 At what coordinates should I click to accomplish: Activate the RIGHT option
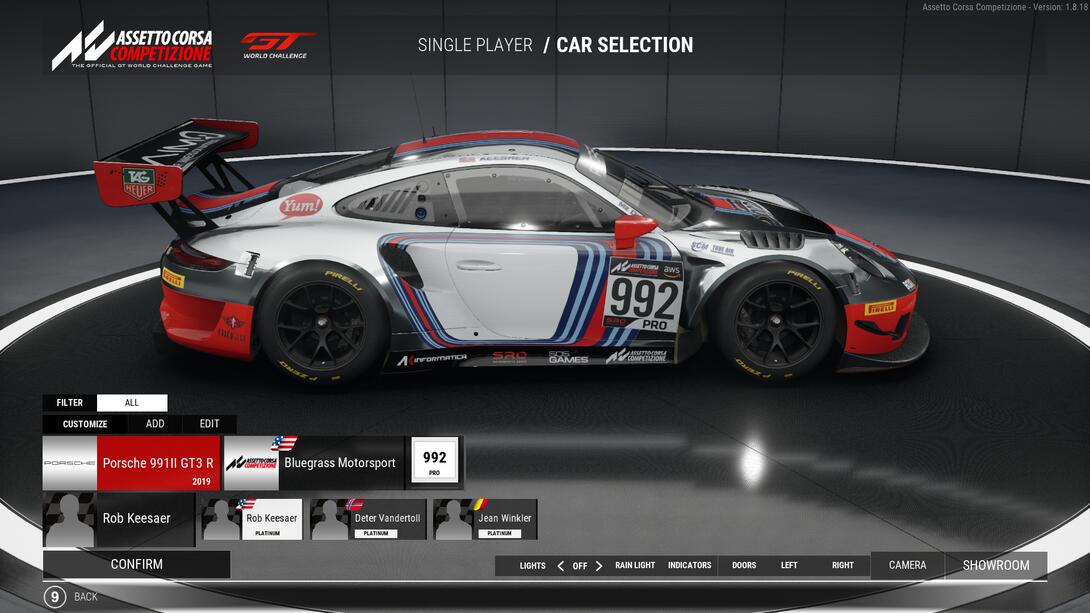[x=843, y=566]
